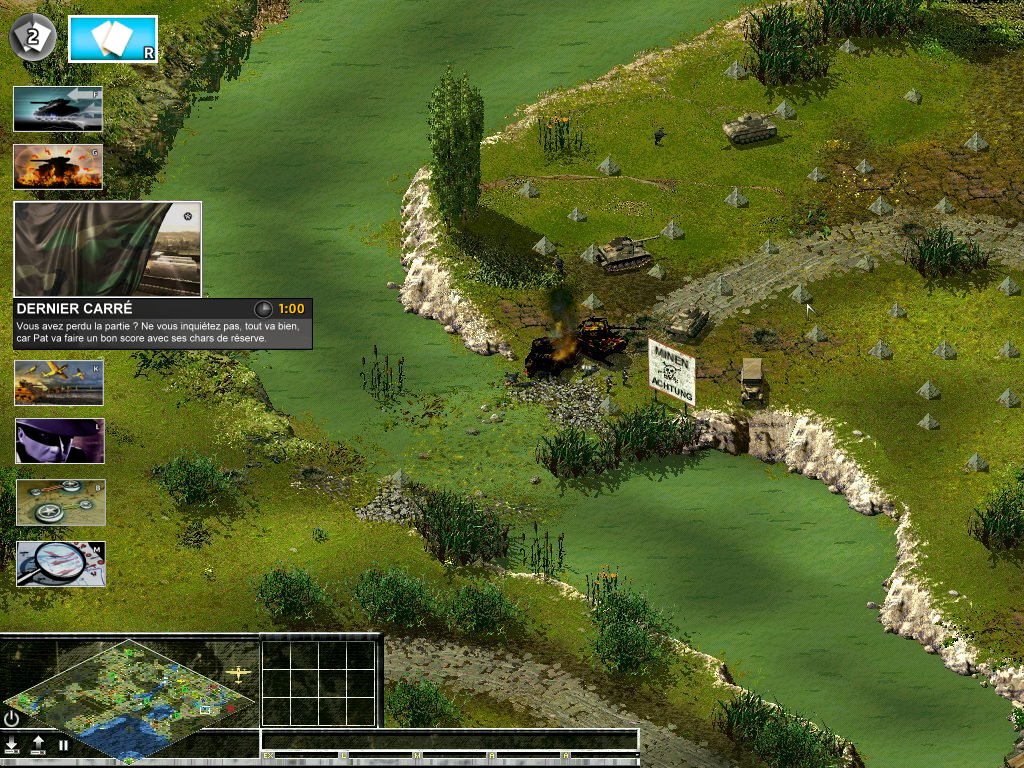
Task: Open the blue card deck button
Action: coord(112,39)
